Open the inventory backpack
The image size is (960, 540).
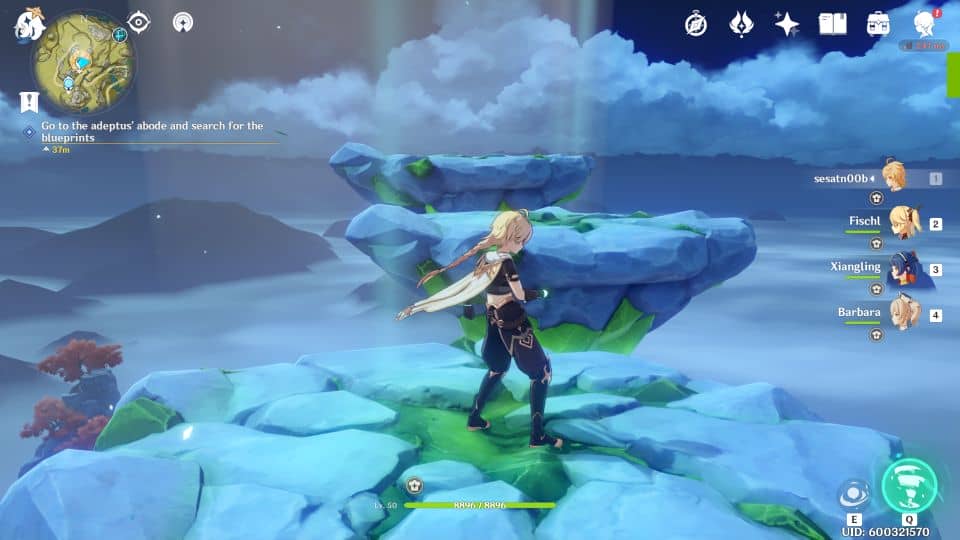[878, 24]
